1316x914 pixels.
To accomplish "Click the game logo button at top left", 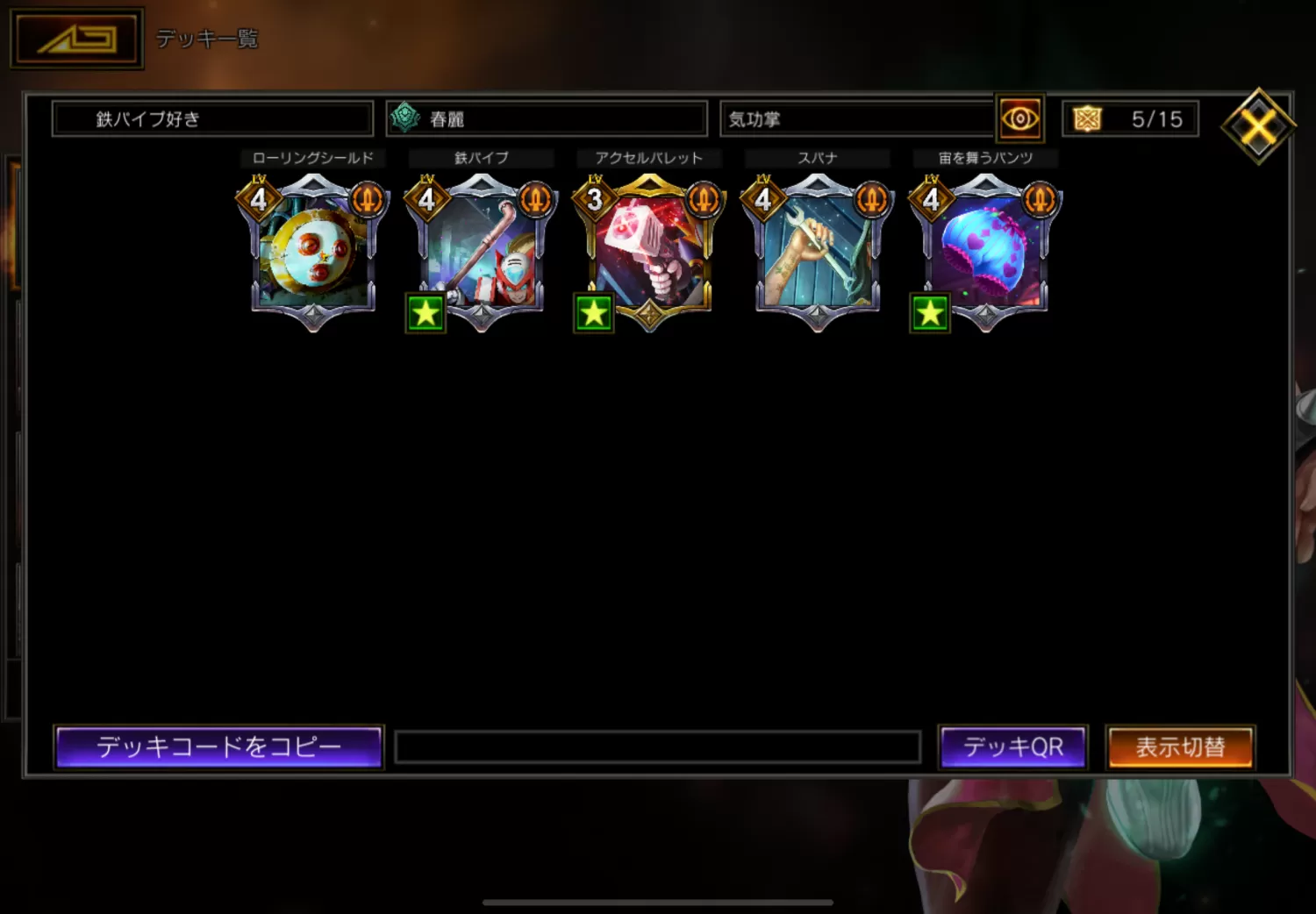I will (76, 39).
